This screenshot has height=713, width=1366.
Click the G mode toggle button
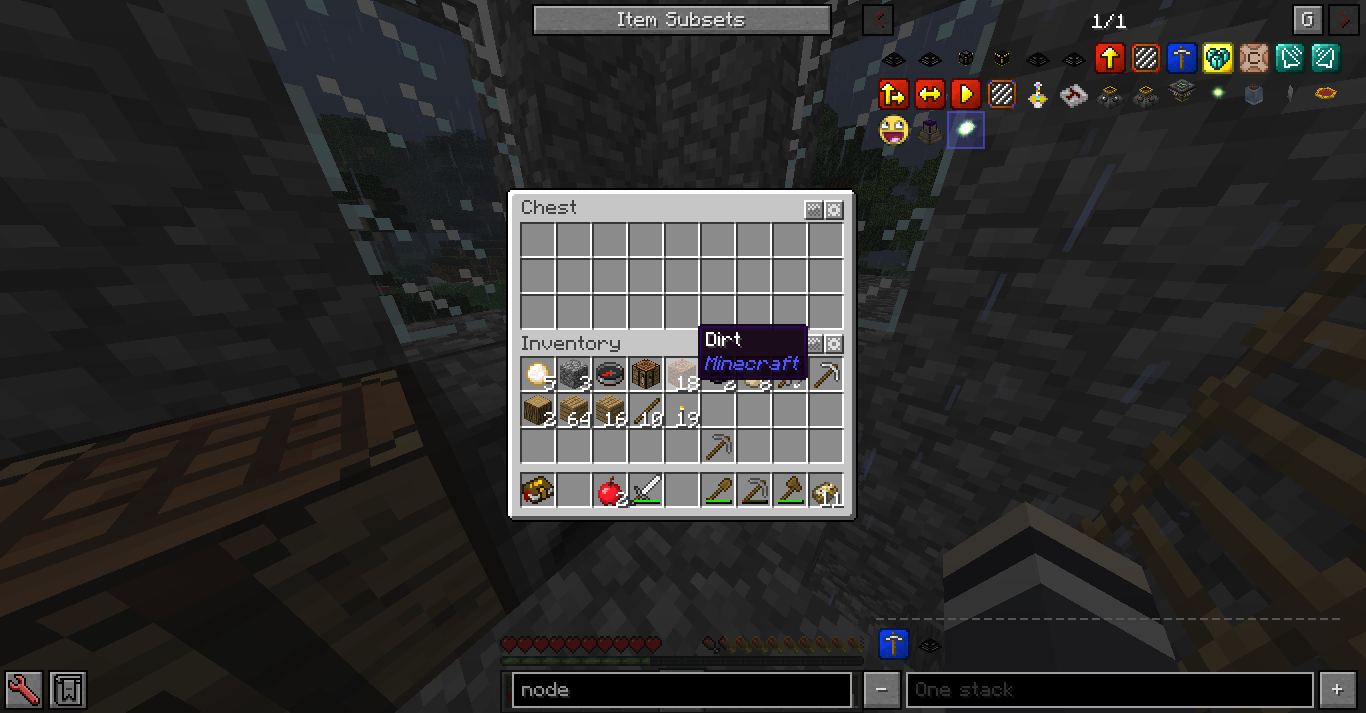coord(1306,20)
